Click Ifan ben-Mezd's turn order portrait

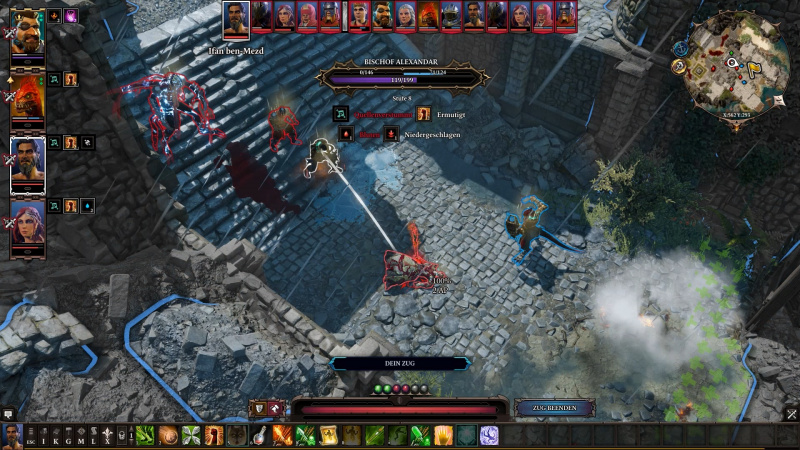[236, 18]
